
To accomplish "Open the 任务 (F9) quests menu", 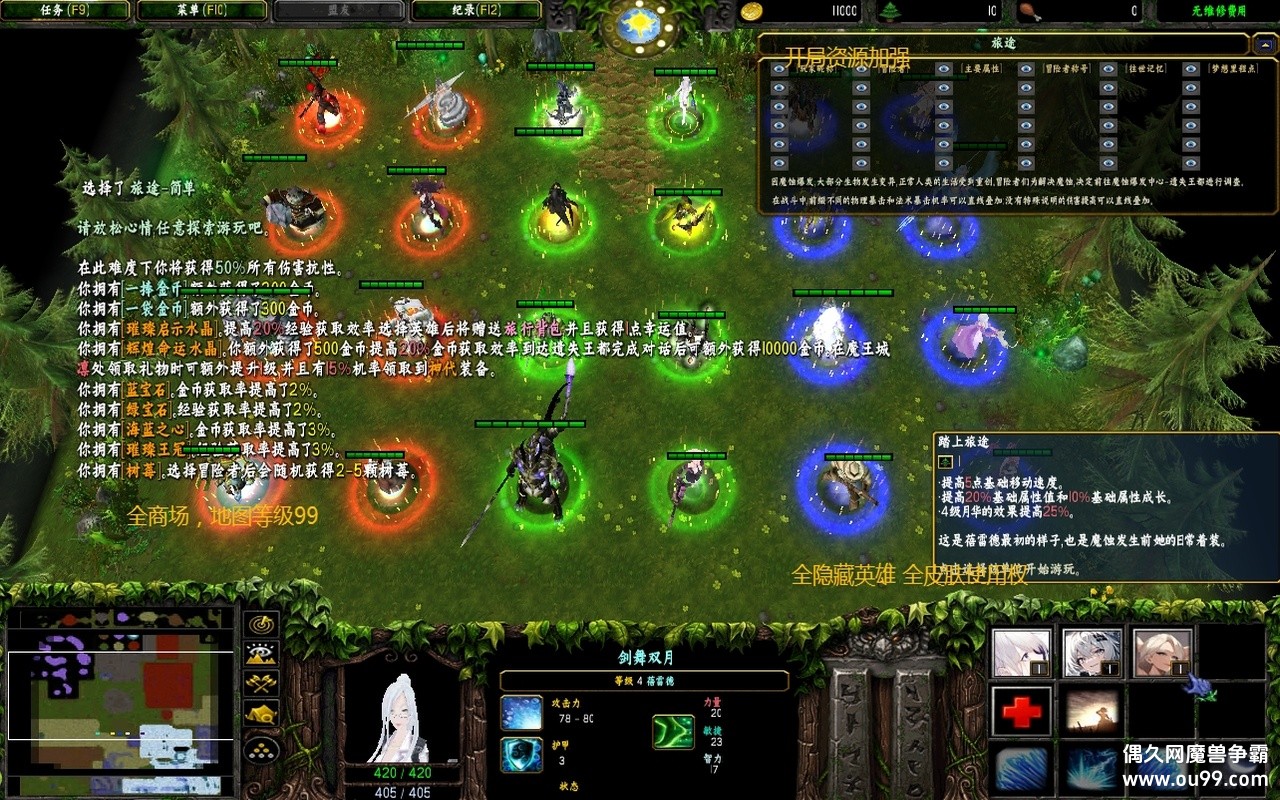I will point(66,11).
